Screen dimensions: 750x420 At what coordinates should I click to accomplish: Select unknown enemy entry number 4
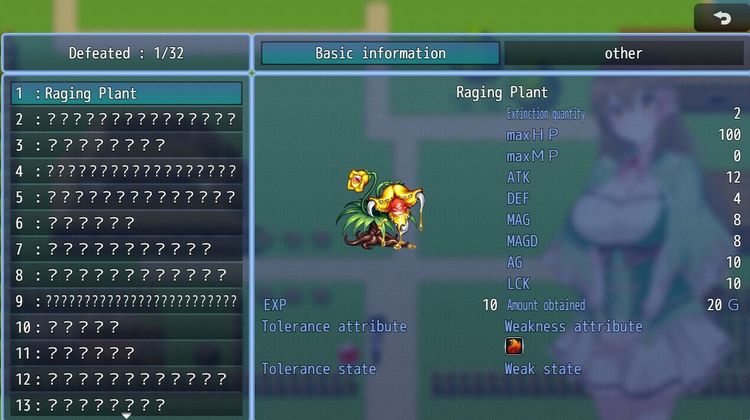click(126, 172)
